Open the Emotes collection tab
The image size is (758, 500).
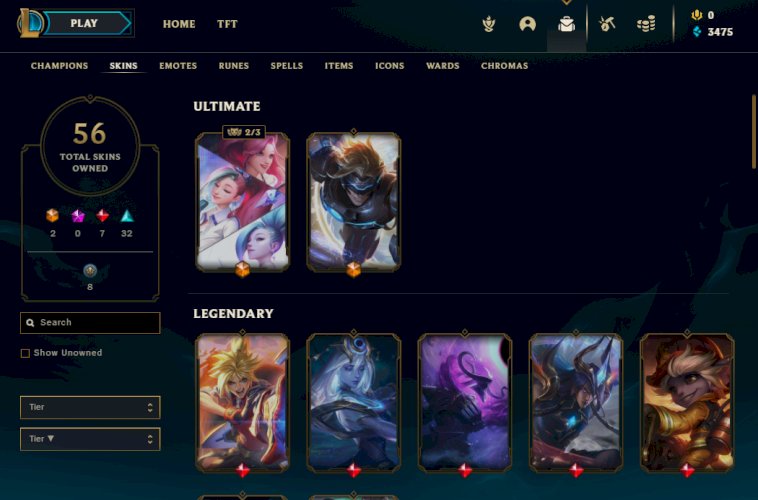pos(178,66)
